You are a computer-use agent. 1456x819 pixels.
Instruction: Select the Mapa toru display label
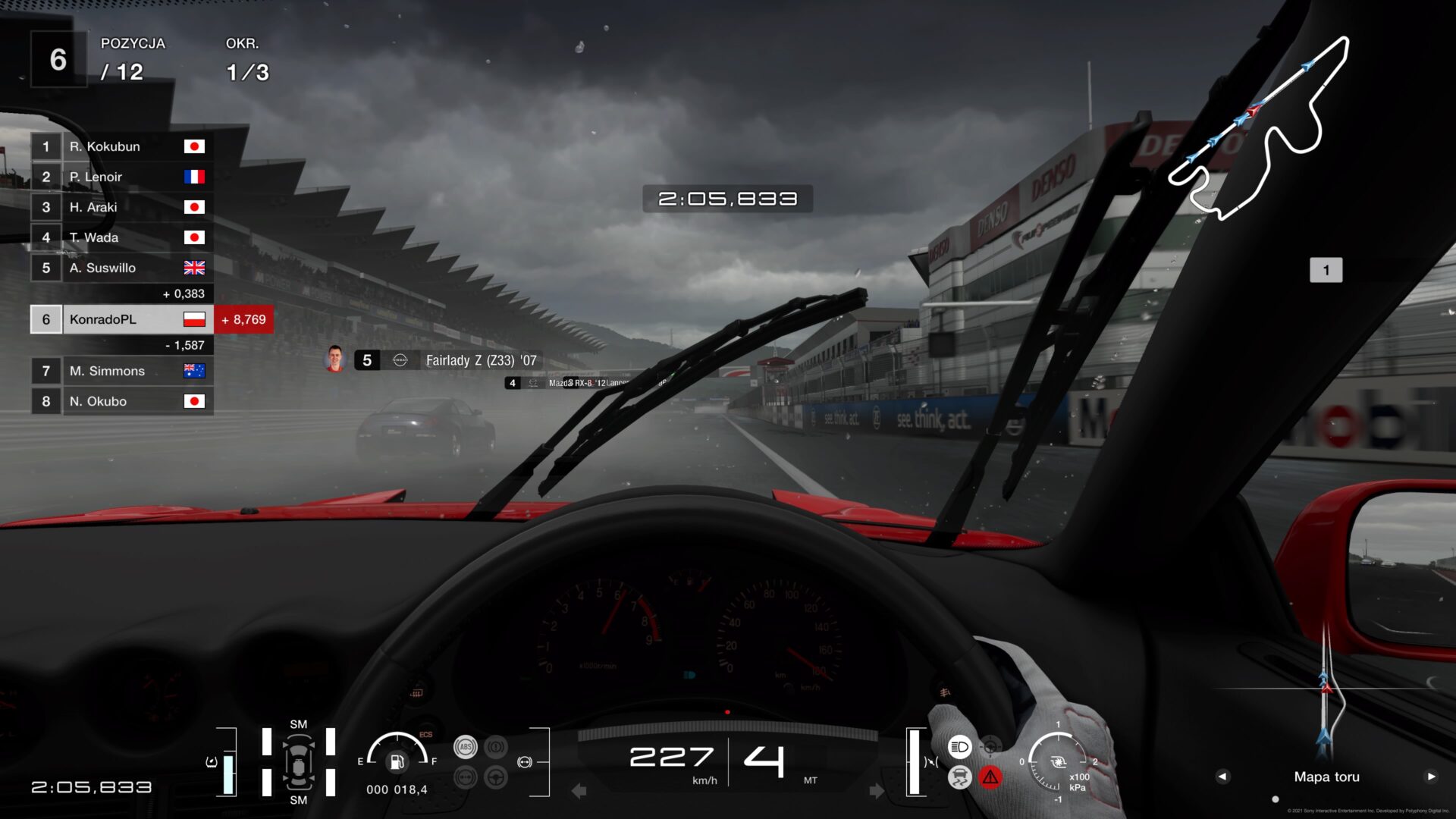coord(1326,777)
